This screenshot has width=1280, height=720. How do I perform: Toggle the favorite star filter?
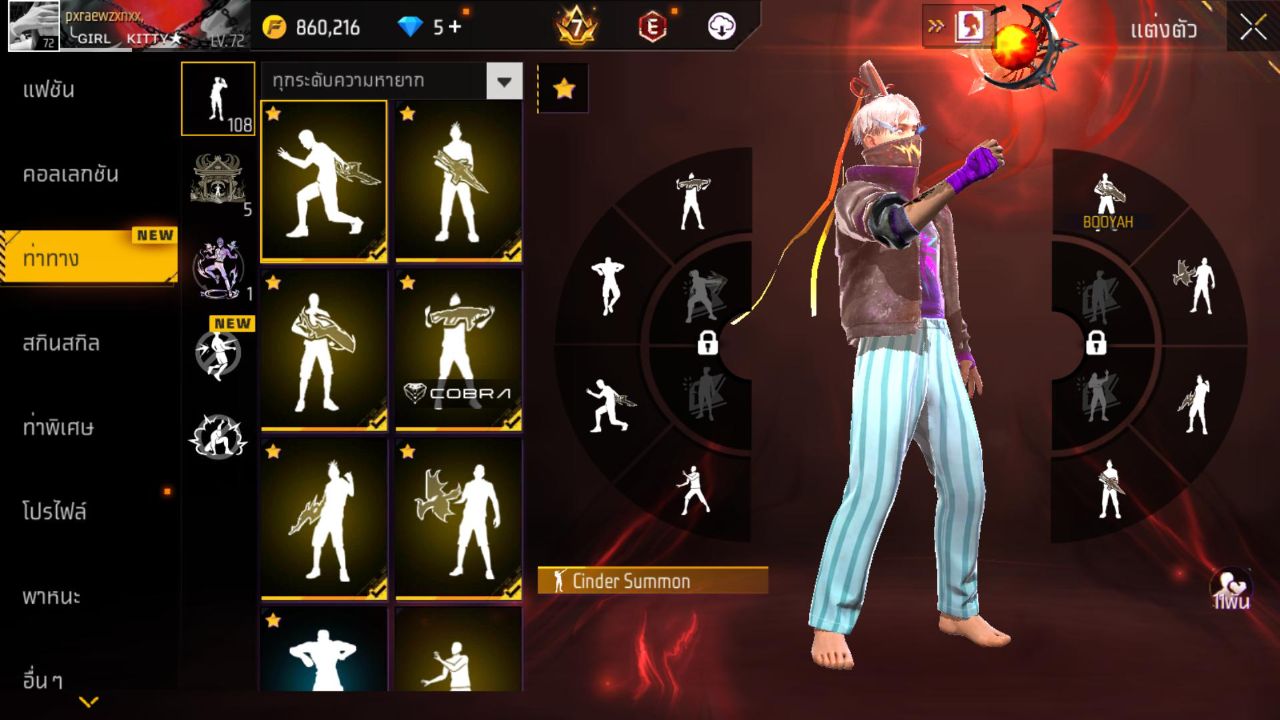(x=566, y=88)
